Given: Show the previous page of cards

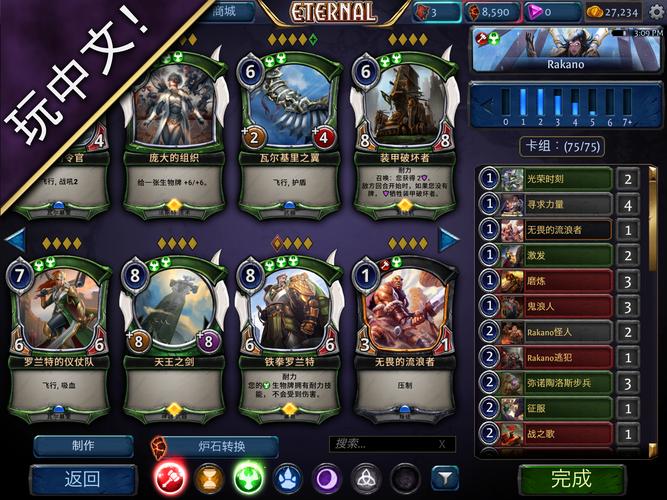Looking at the screenshot, I should (15, 239).
